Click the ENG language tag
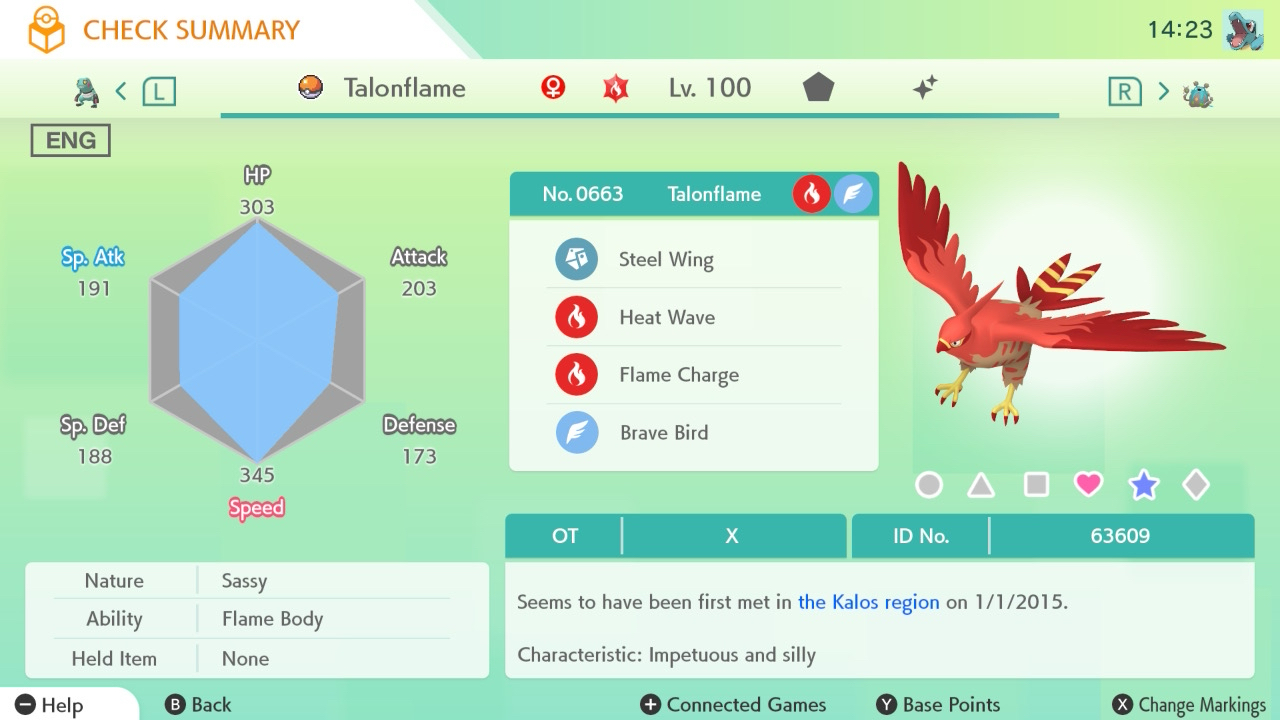Viewport: 1280px width, 720px height. coord(70,141)
